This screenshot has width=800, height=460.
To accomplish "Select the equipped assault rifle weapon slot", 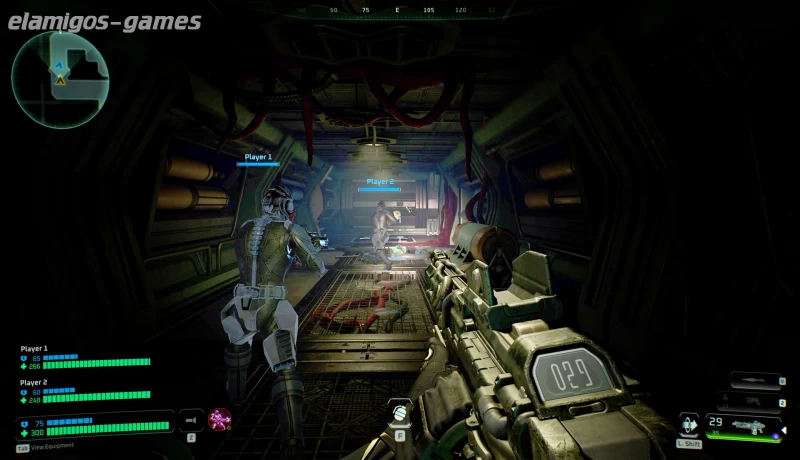I will [x=744, y=427].
